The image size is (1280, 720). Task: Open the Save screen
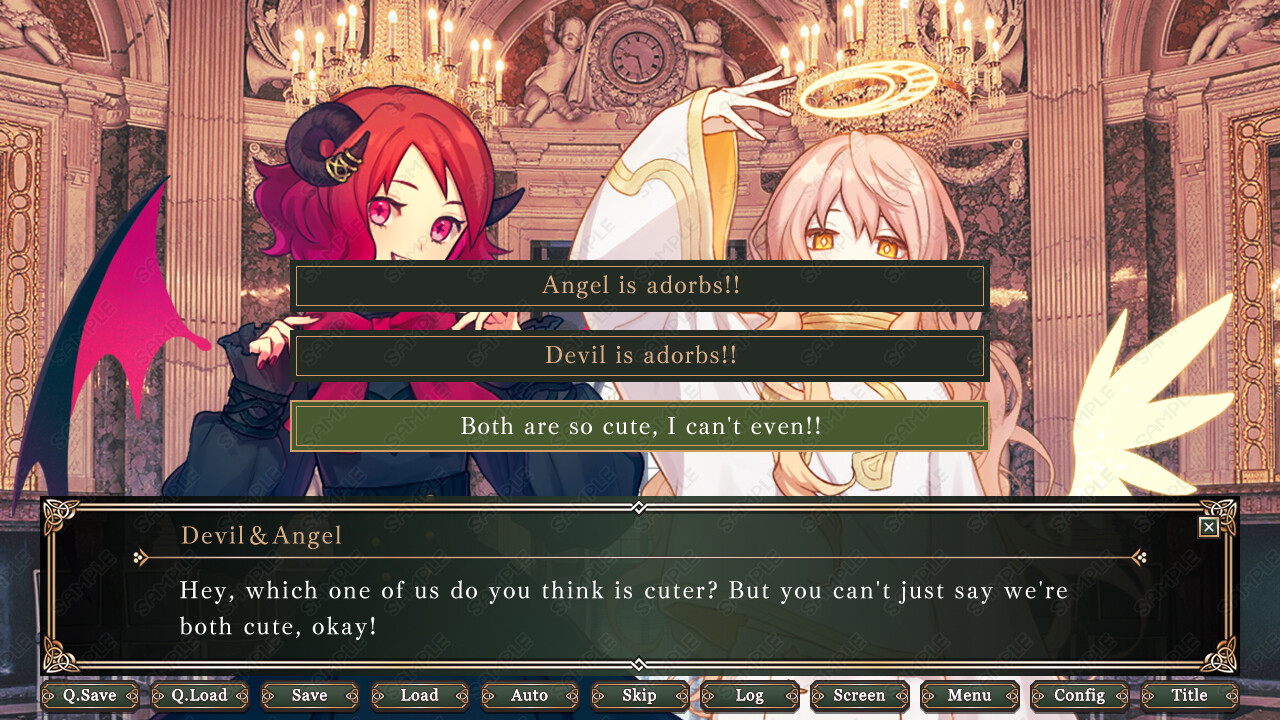[310, 695]
